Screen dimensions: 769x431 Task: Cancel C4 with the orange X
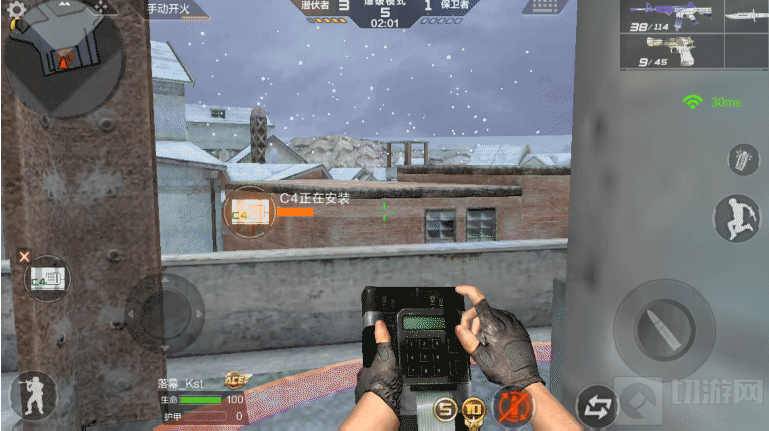tap(25, 257)
